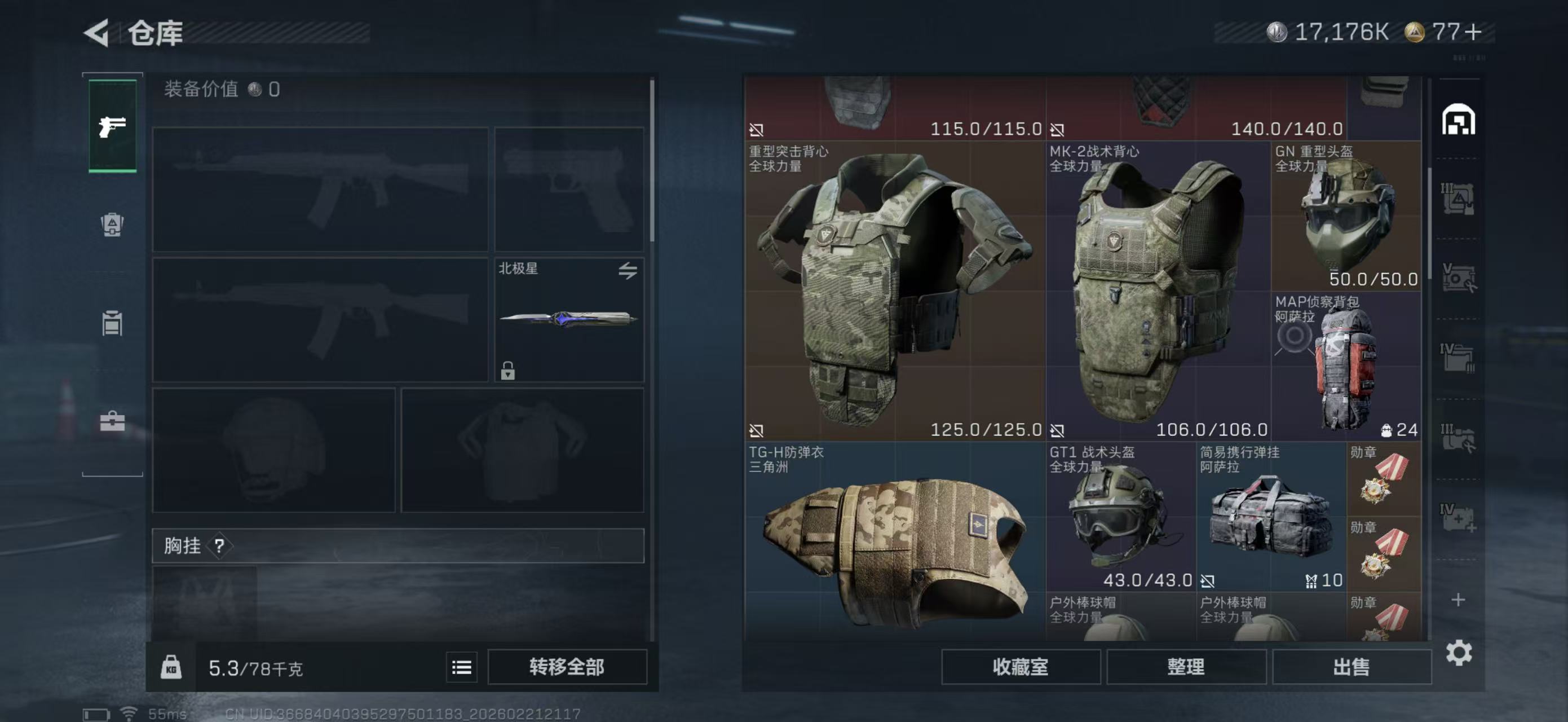Screen dimensions: 1568x722
Task: Click the KG weight badge icon
Action: [x=173, y=667]
